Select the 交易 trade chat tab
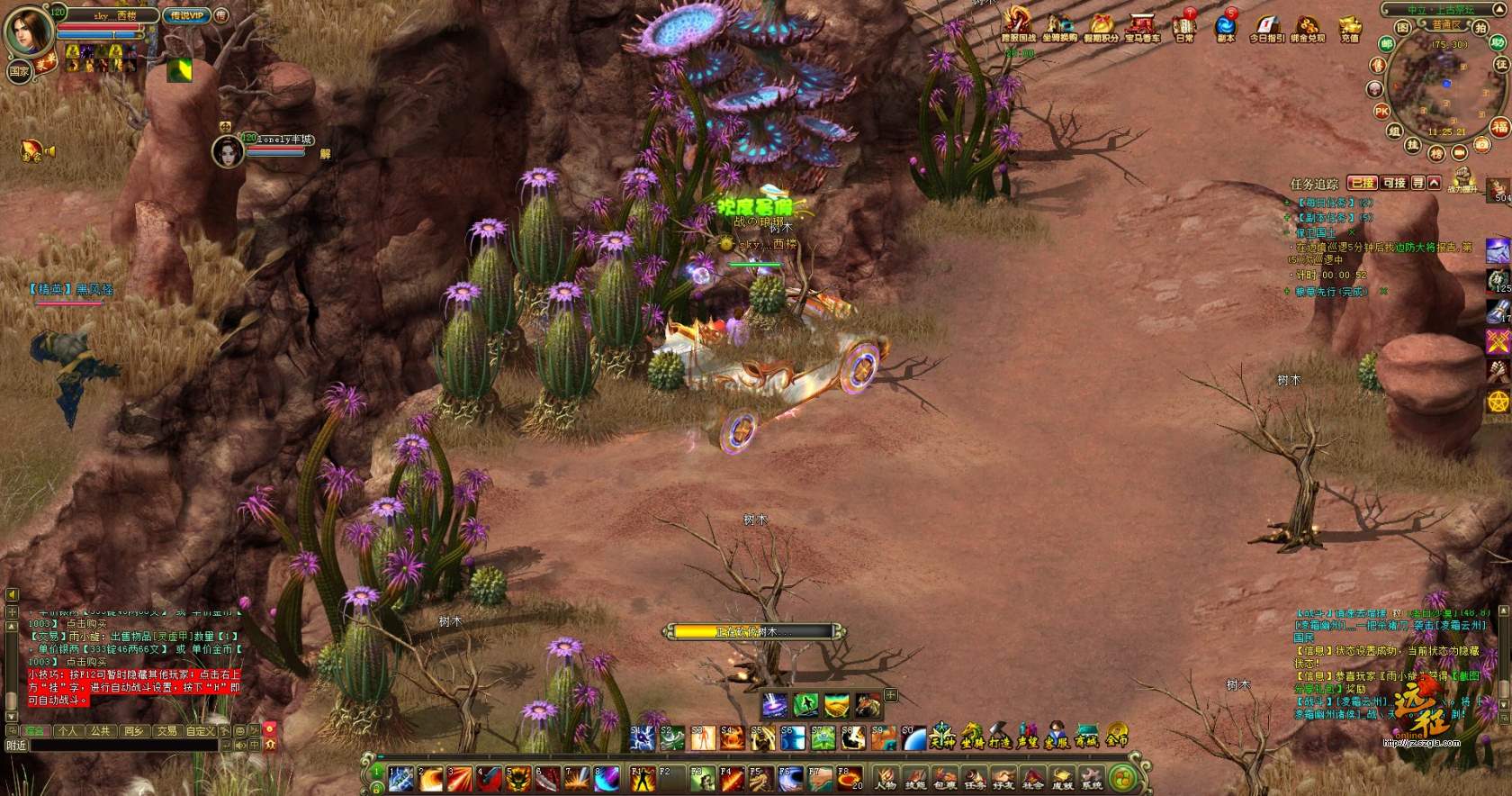1512x796 pixels. (x=166, y=731)
